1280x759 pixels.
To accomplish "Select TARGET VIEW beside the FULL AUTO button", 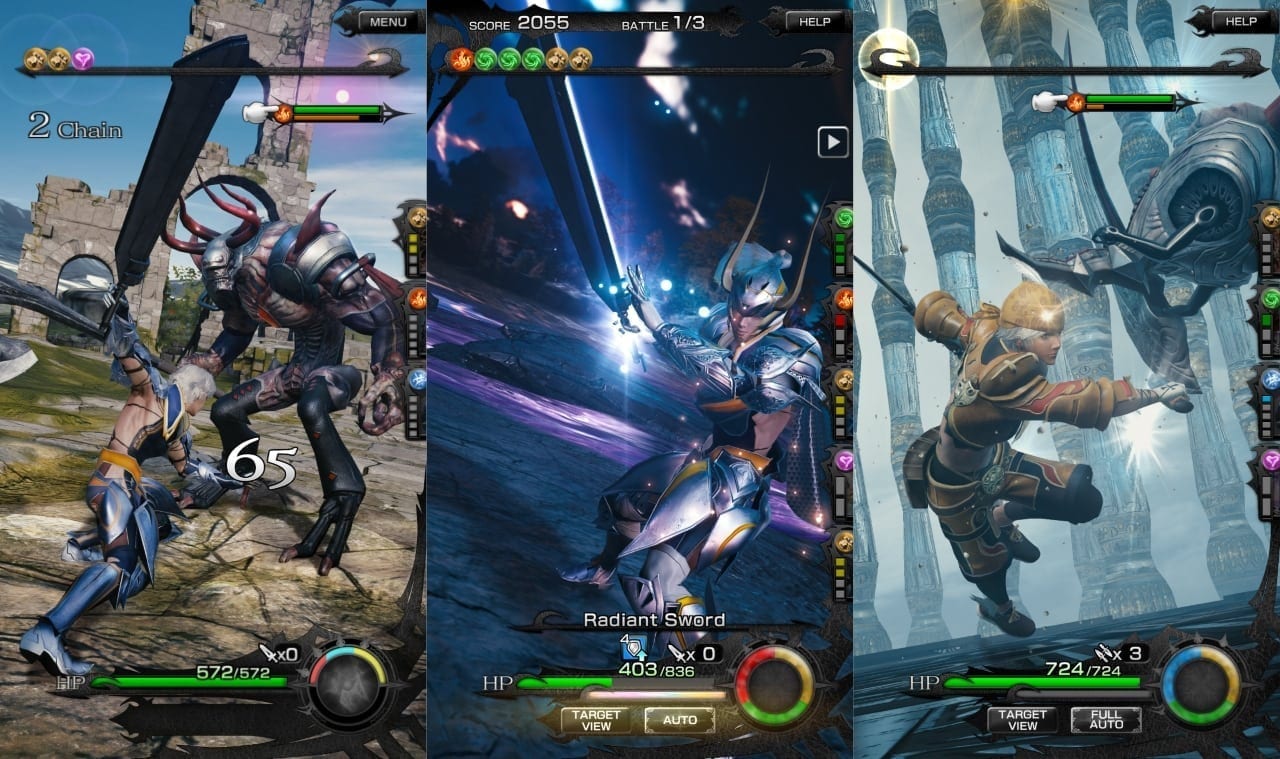I will tap(1022, 720).
